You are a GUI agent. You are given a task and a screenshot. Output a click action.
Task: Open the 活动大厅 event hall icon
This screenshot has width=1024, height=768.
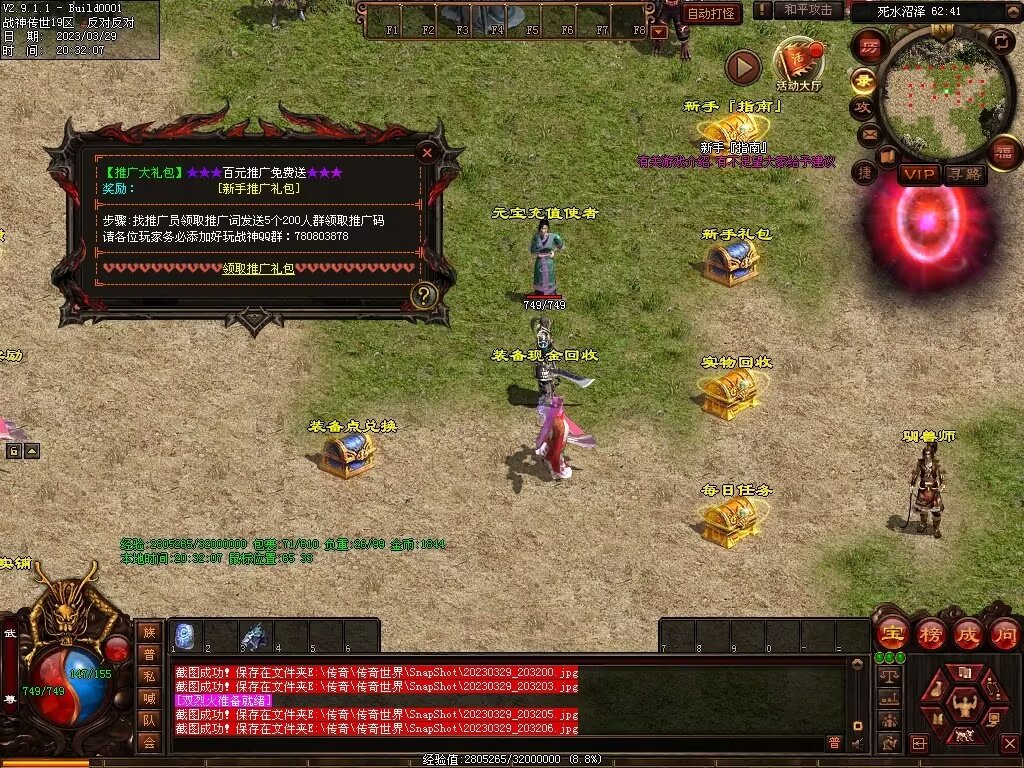click(x=798, y=63)
